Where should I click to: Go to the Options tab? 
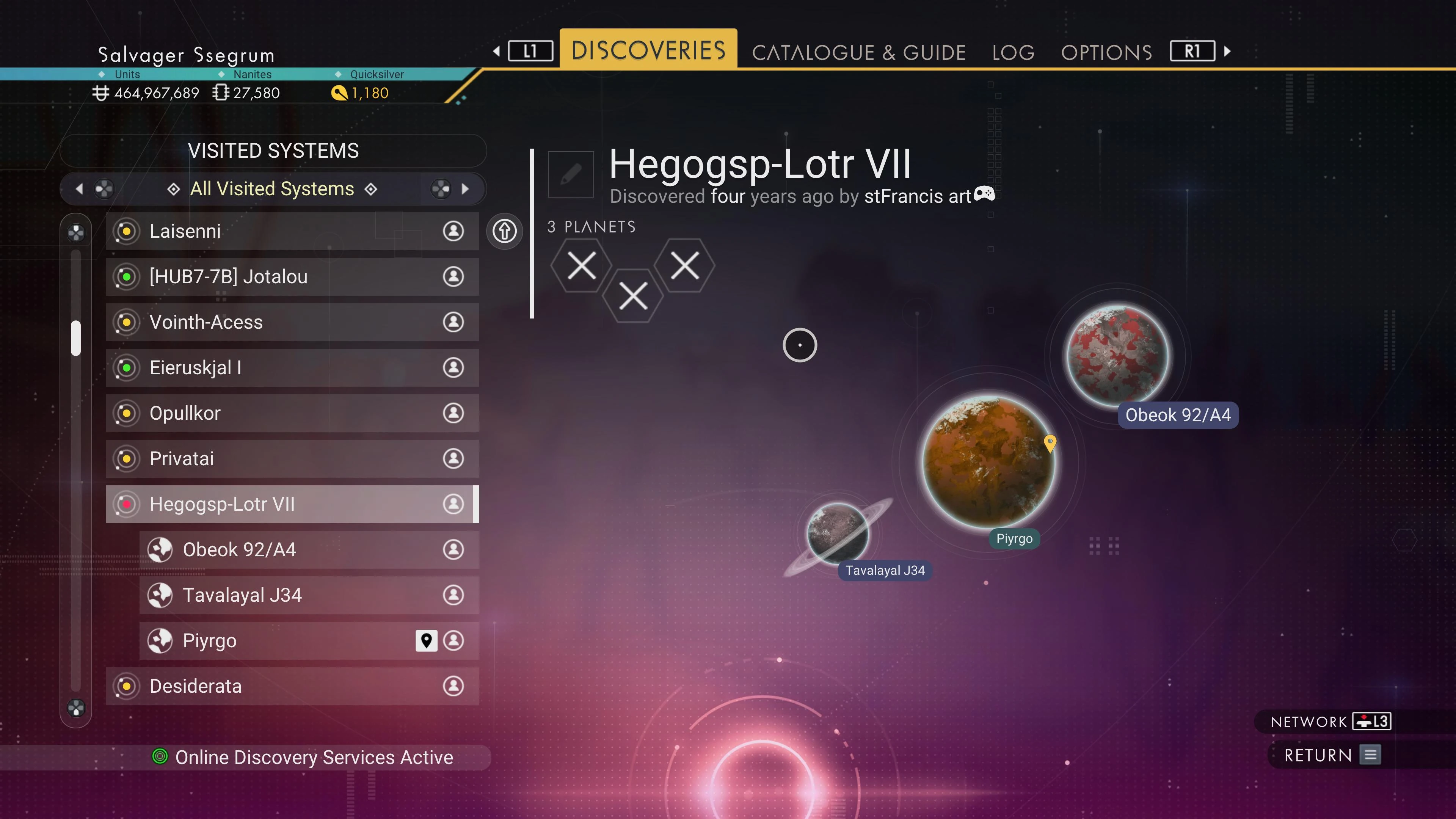point(1106,53)
